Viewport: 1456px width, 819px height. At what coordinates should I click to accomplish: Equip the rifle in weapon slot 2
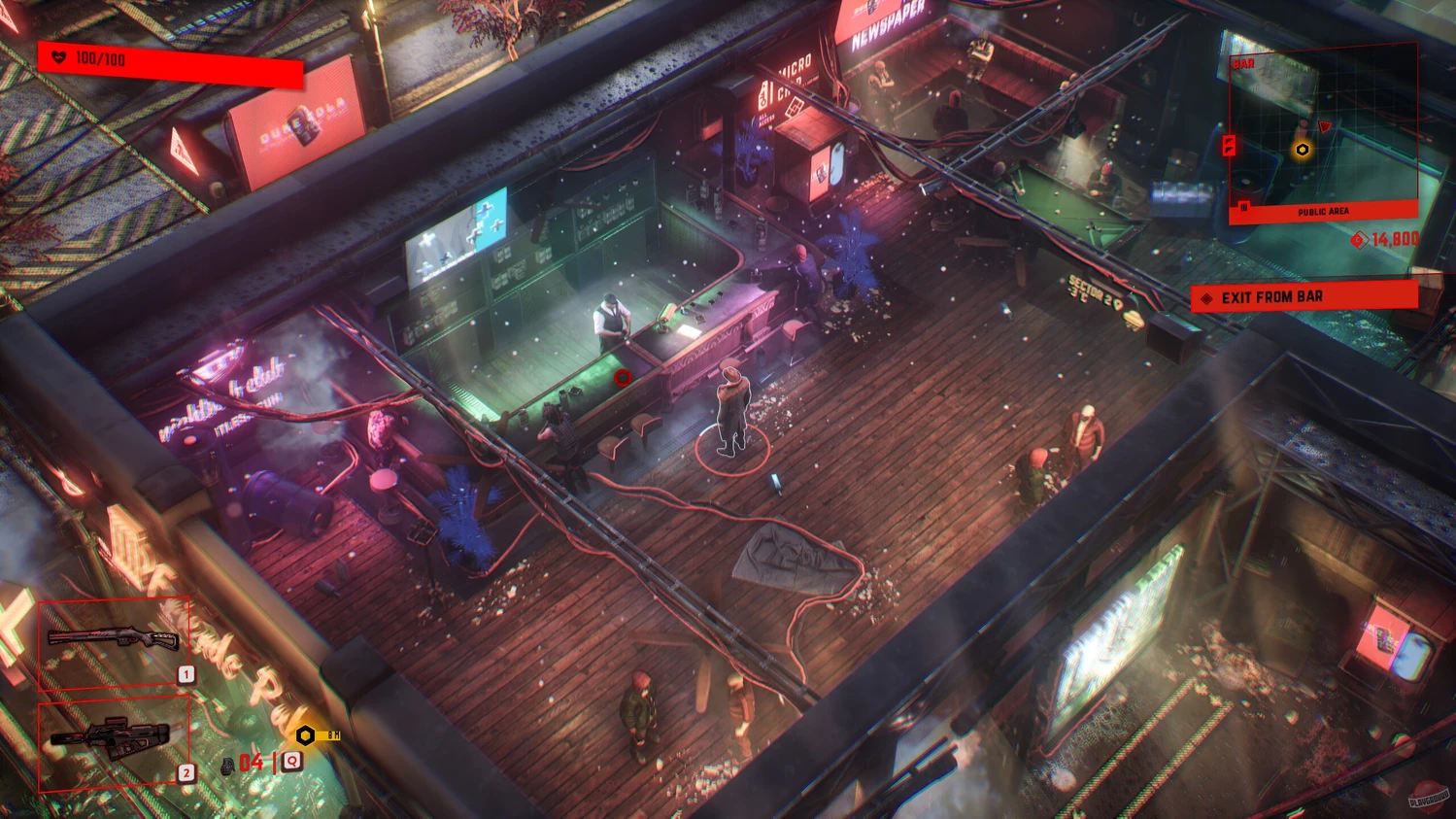click(114, 740)
